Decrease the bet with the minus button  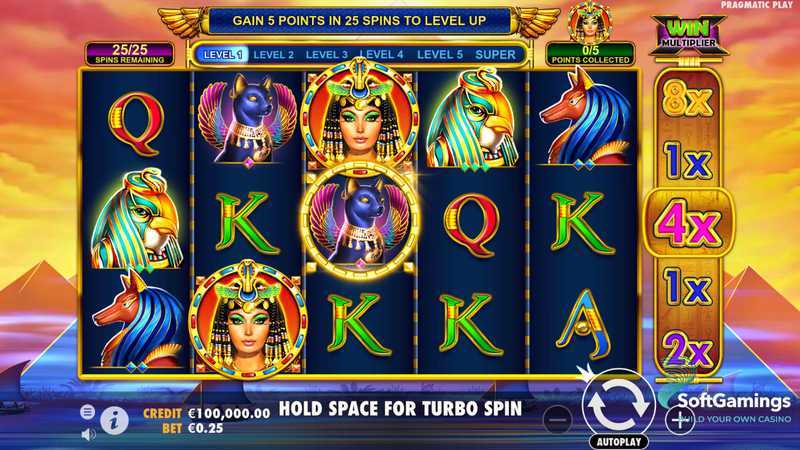[560, 420]
